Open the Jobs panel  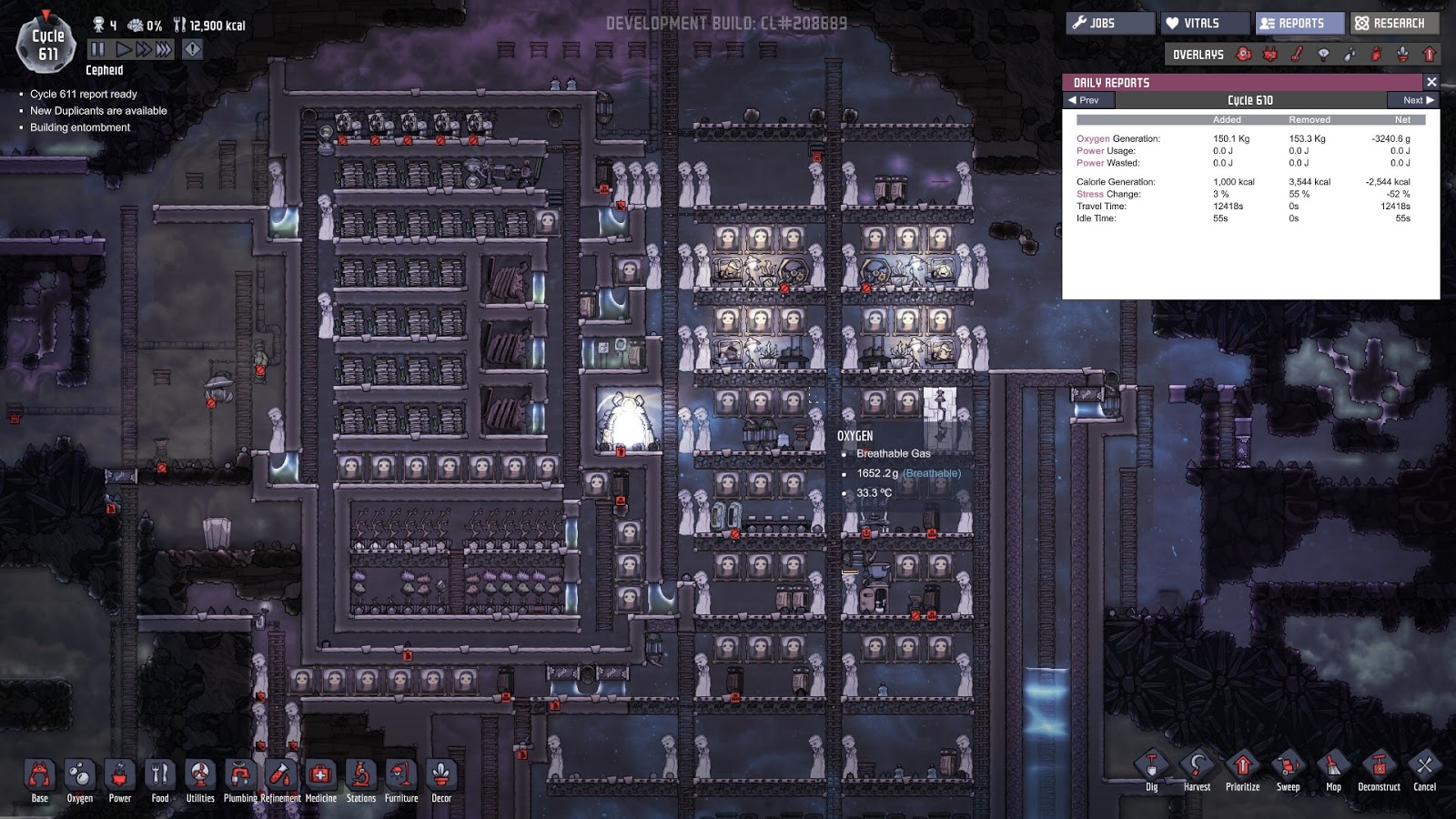click(1110, 24)
